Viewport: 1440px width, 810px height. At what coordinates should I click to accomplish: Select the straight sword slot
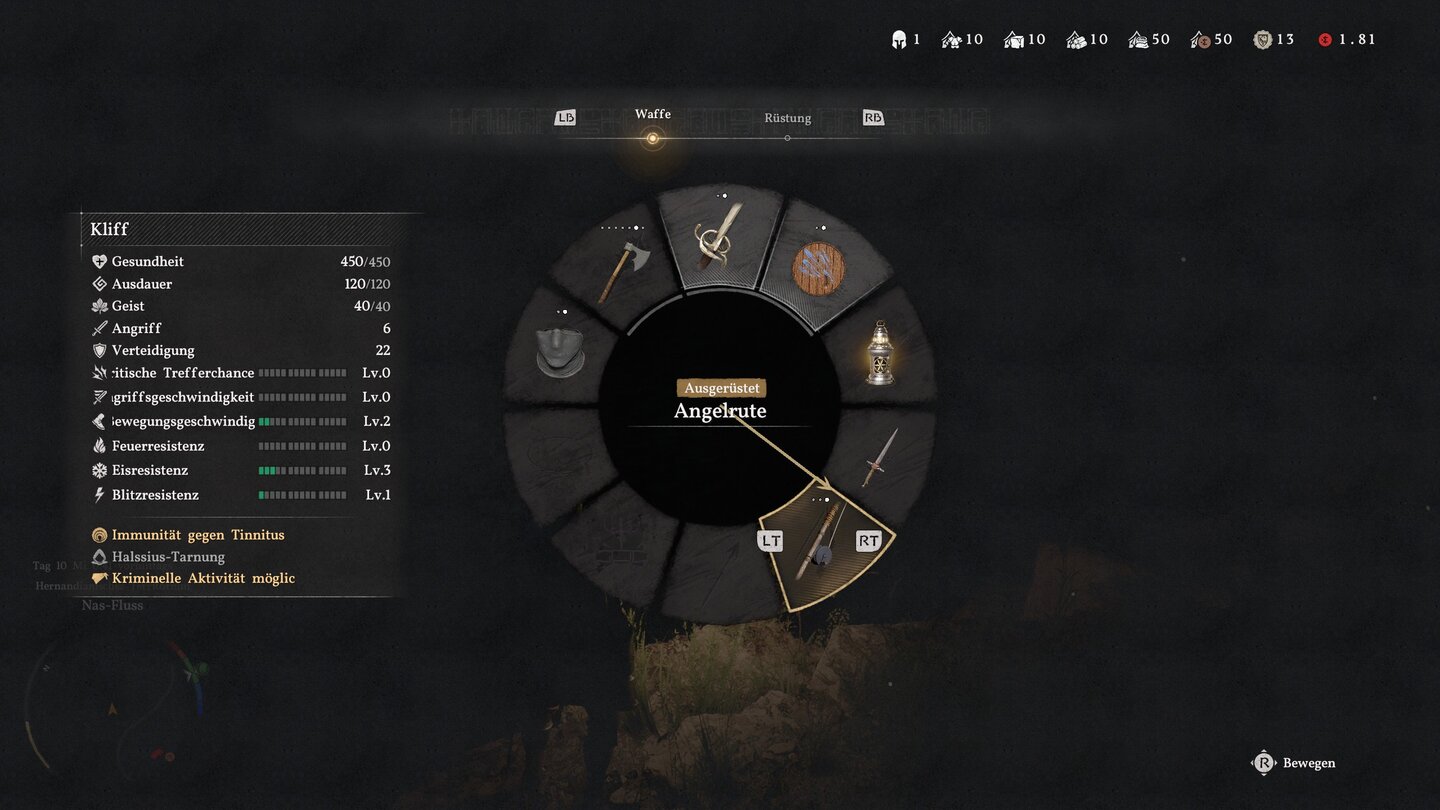(x=880, y=456)
